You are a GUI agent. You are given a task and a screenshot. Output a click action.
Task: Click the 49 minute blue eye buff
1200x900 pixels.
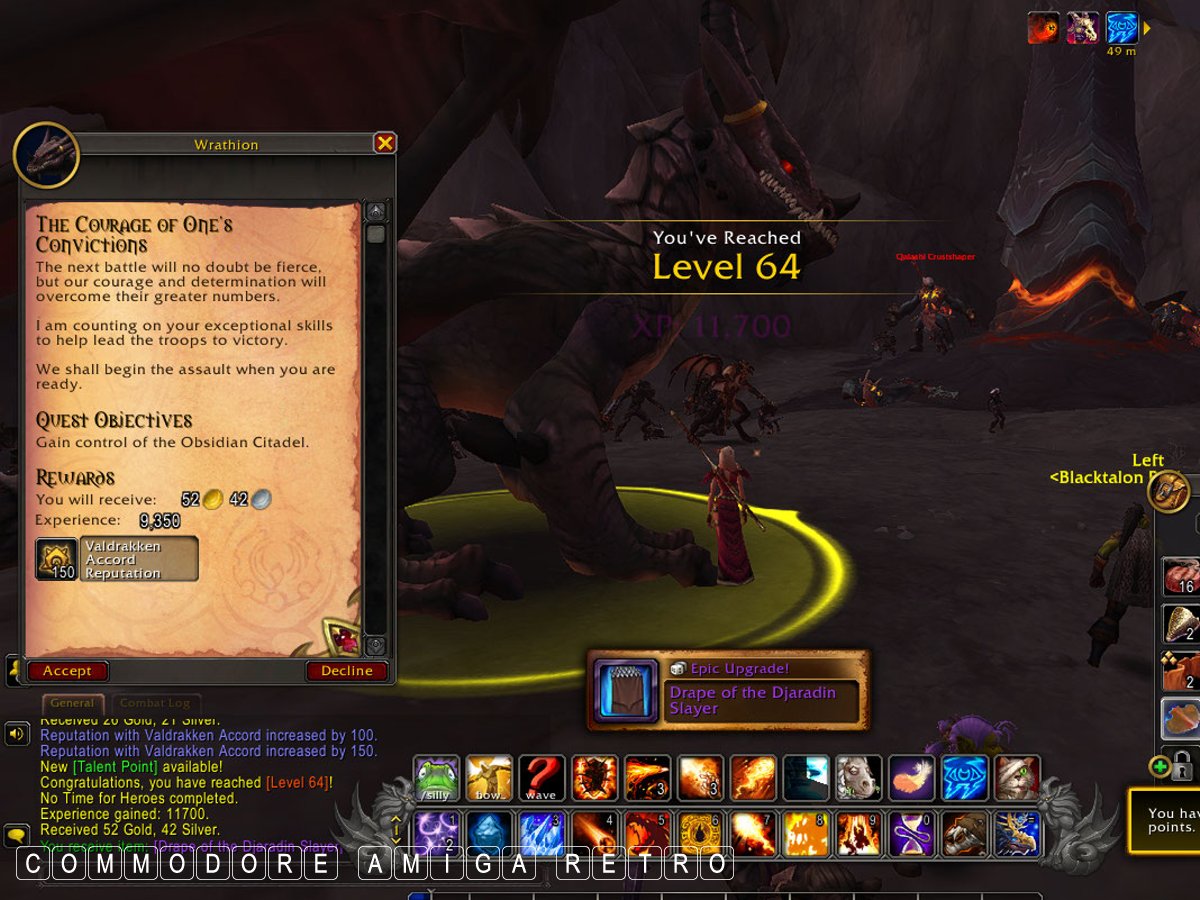coord(1122,28)
